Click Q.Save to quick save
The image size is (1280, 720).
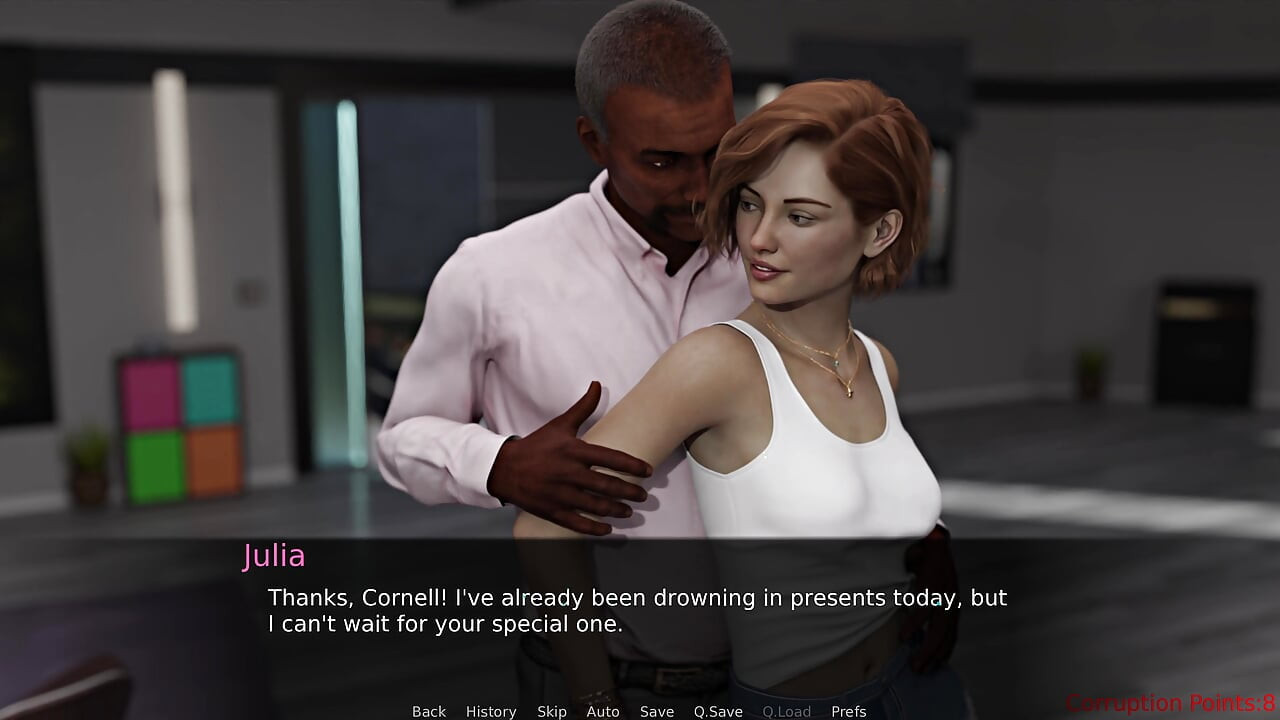718,711
